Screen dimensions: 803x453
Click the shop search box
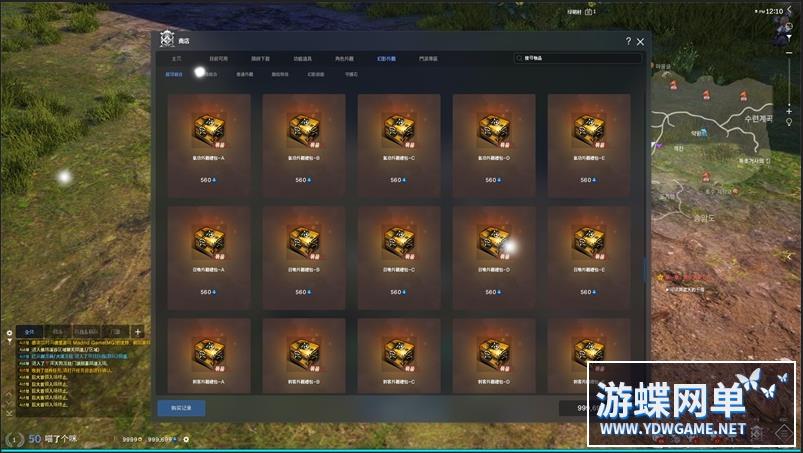click(578, 59)
